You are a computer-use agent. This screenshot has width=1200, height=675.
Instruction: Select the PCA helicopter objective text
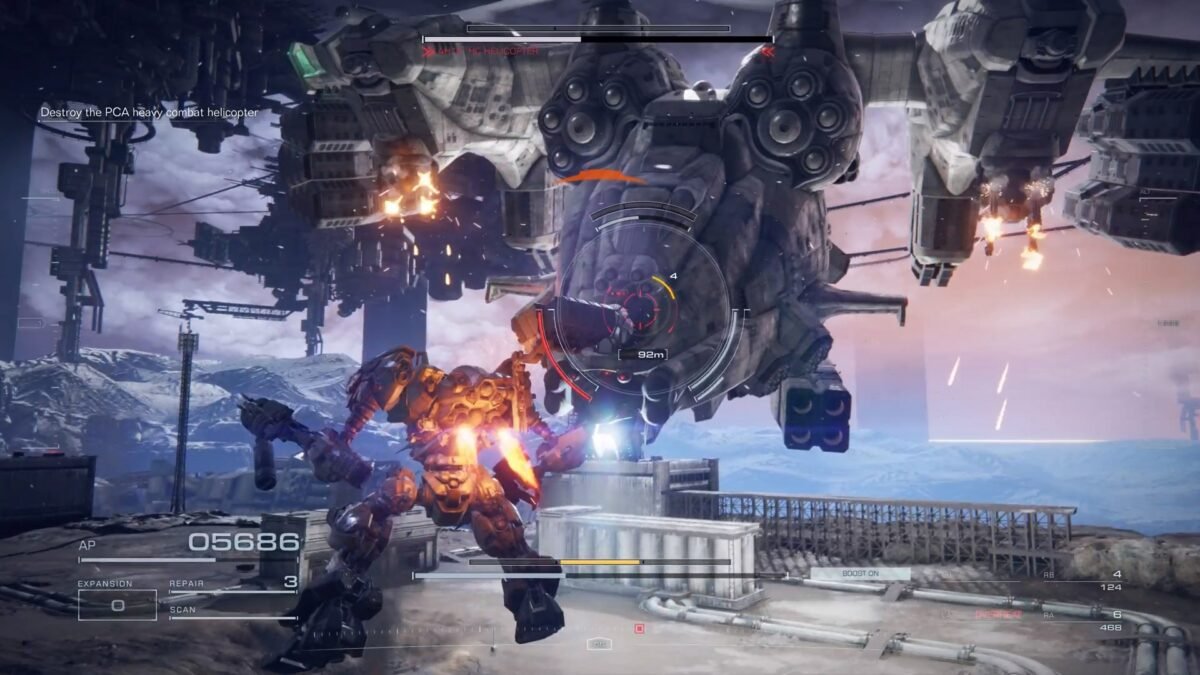(149, 113)
